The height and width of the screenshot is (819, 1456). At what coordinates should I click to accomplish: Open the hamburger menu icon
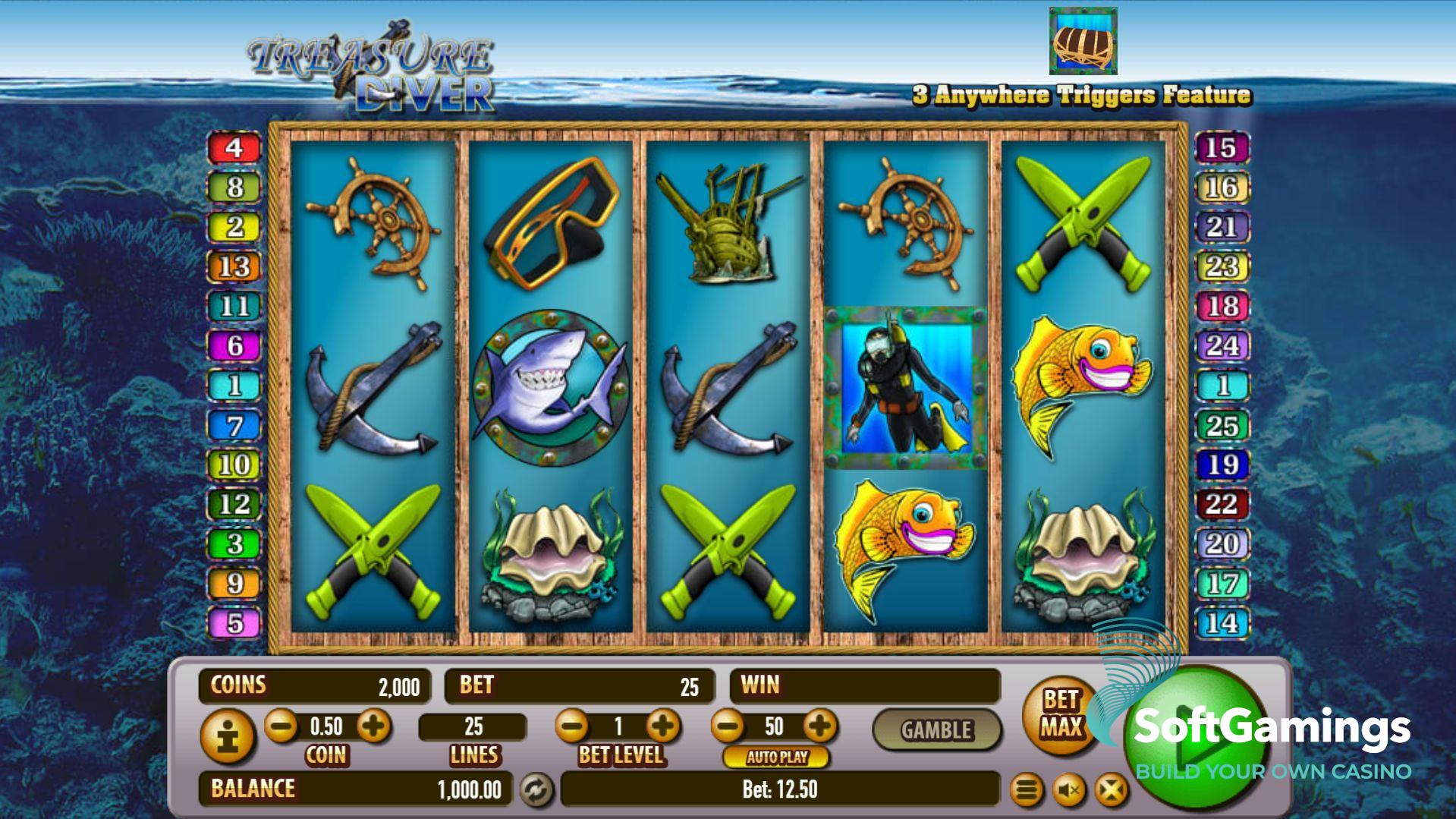(x=1026, y=791)
